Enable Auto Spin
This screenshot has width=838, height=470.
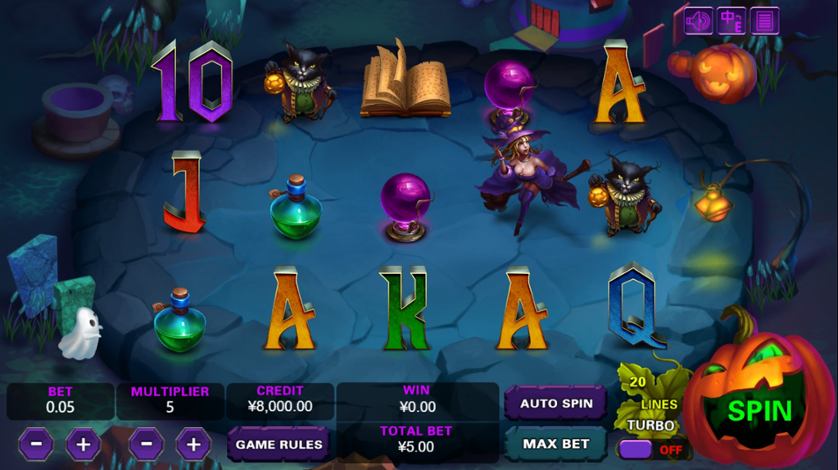click(555, 404)
